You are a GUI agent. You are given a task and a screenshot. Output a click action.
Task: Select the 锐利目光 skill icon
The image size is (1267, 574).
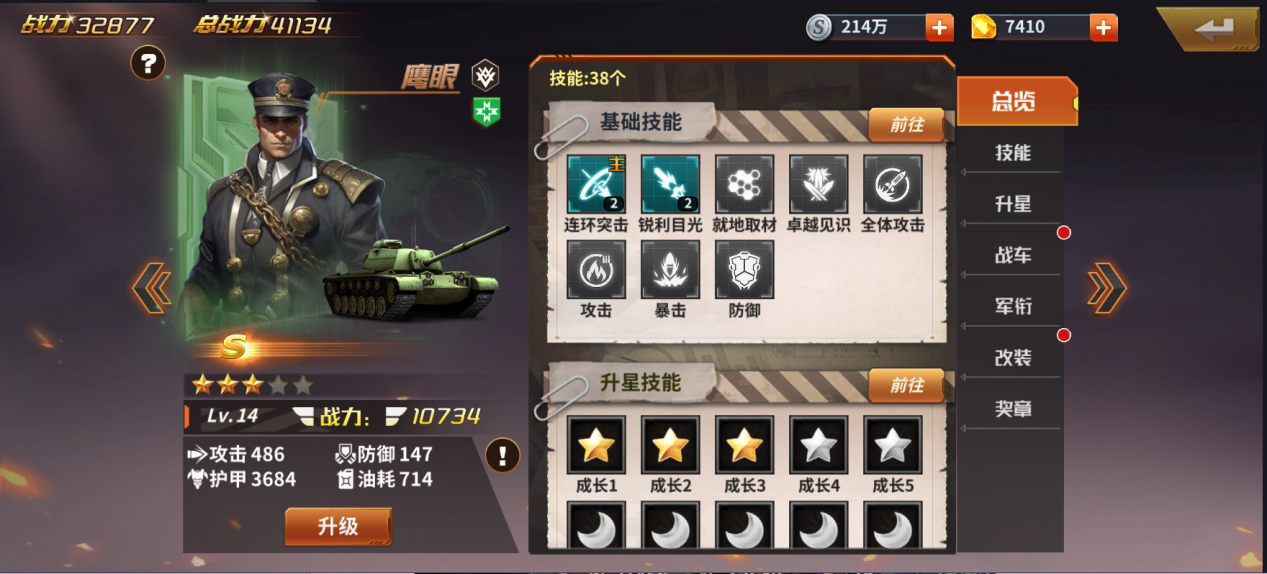tap(670, 184)
